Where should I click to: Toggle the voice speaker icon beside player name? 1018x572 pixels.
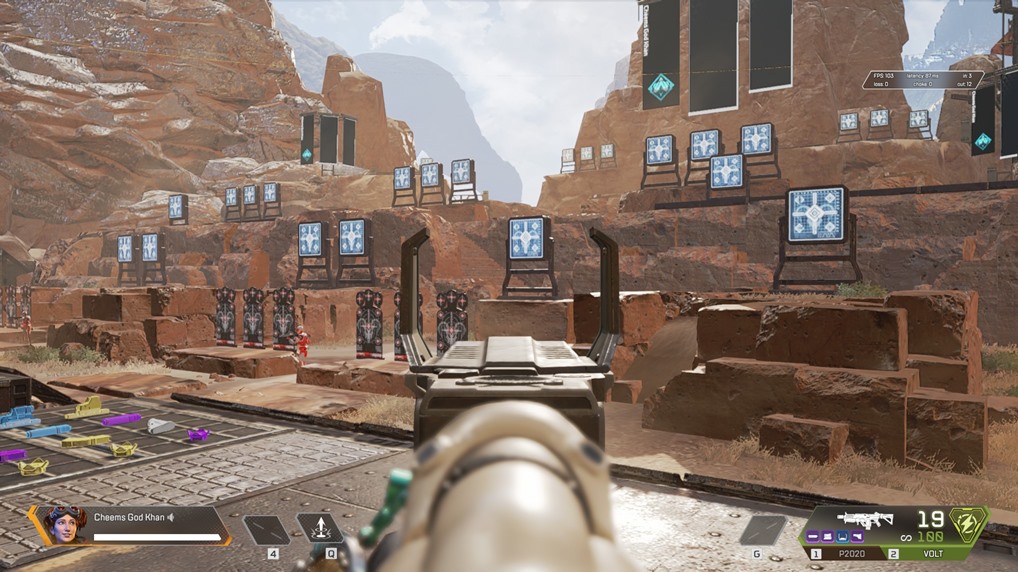[x=171, y=517]
